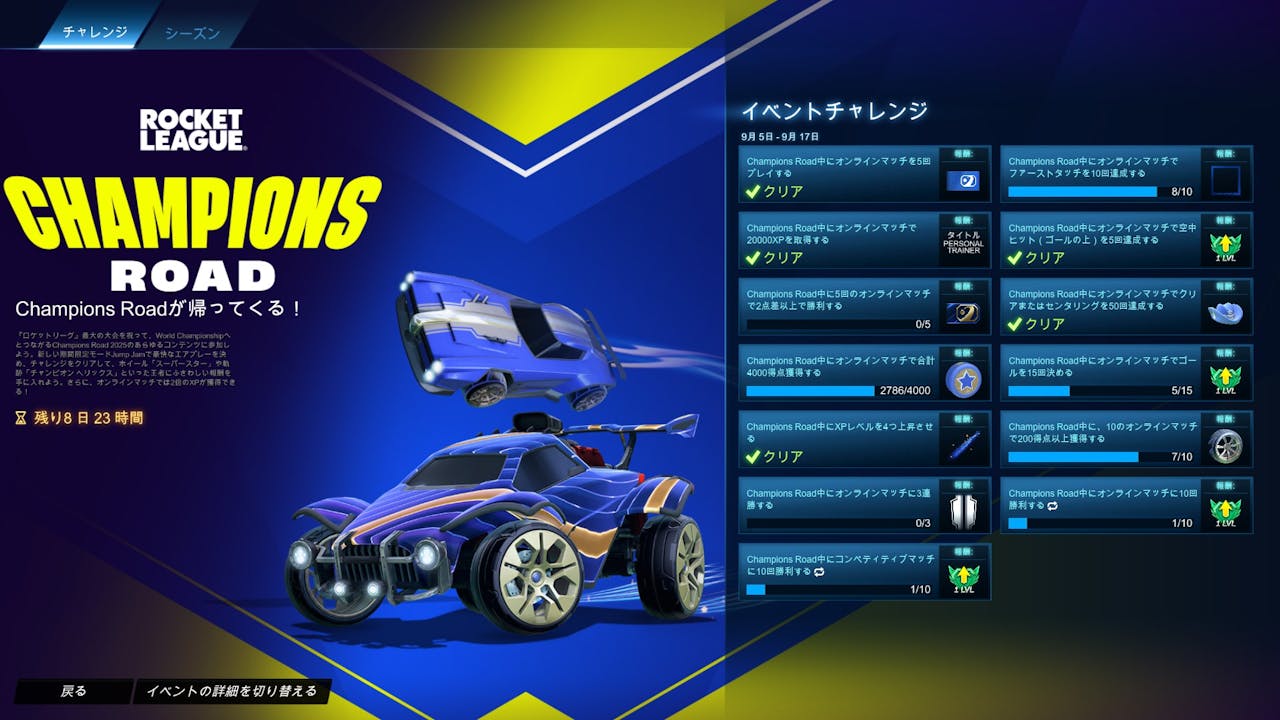Toggle event details with イベントの詳細を切り替える
The width and height of the screenshot is (1280, 720).
point(231,691)
